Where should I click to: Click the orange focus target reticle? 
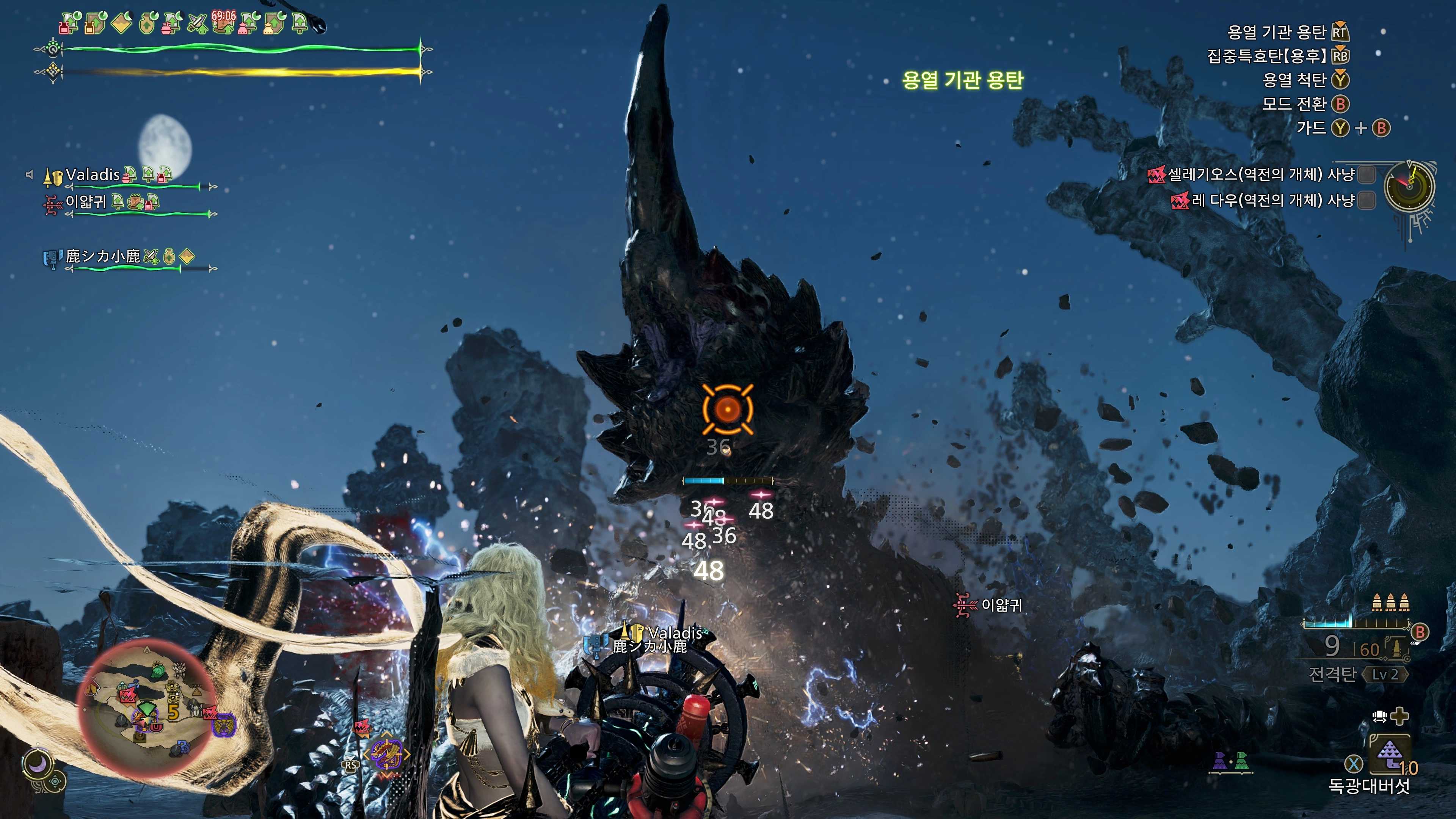(728, 409)
